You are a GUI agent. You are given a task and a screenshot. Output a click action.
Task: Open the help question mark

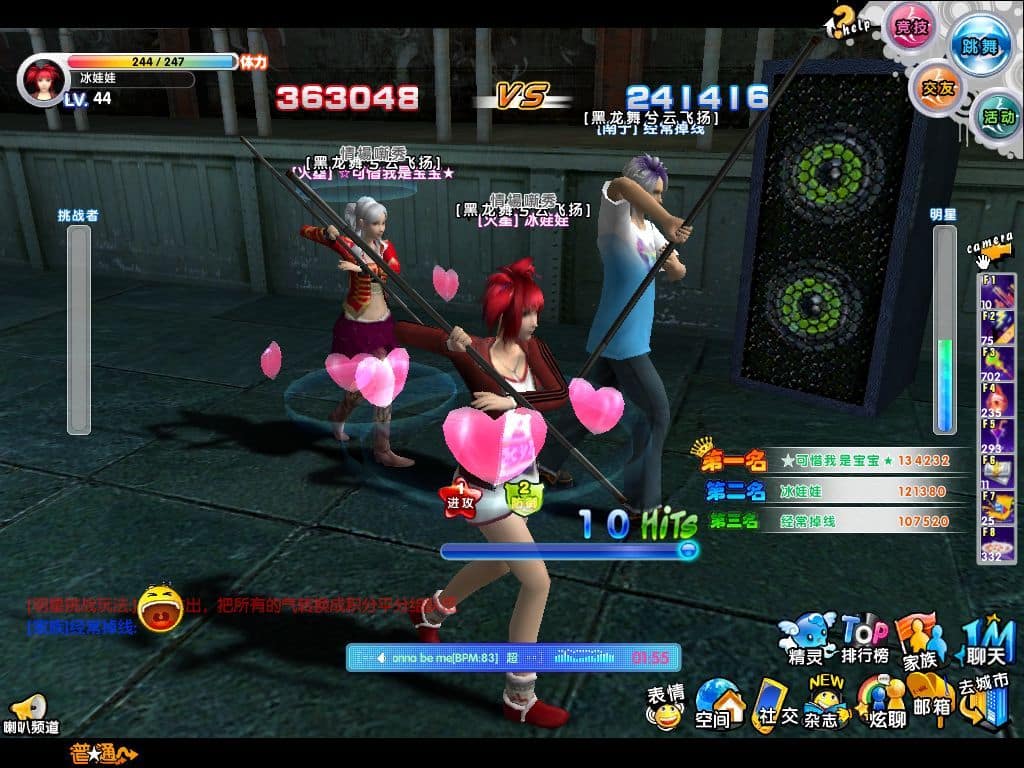(x=843, y=20)
